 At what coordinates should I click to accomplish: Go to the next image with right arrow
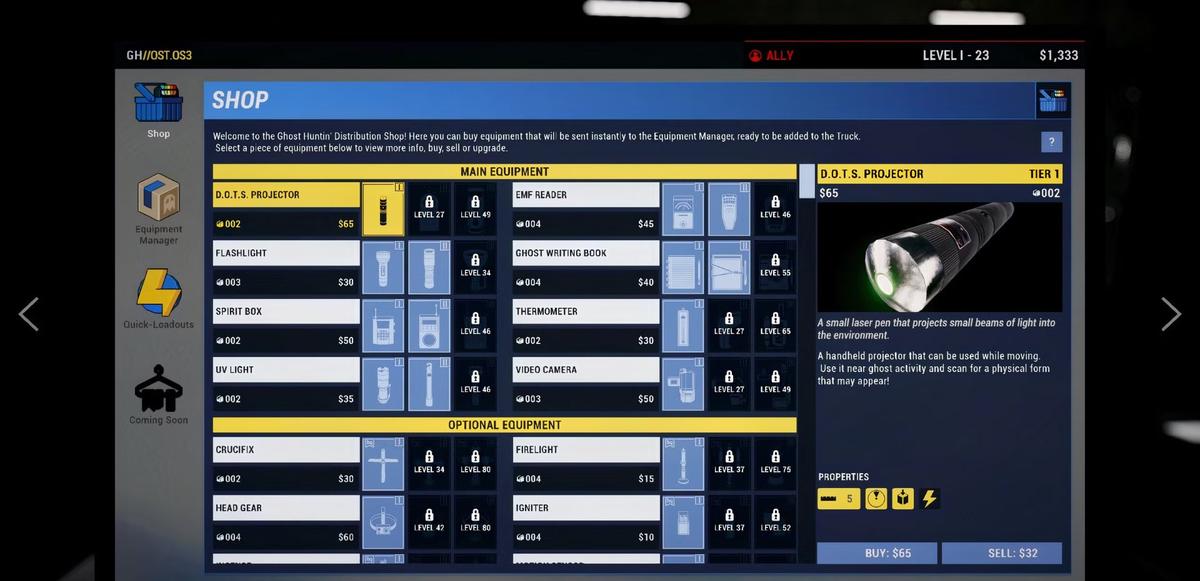(x=1171, y=314)
